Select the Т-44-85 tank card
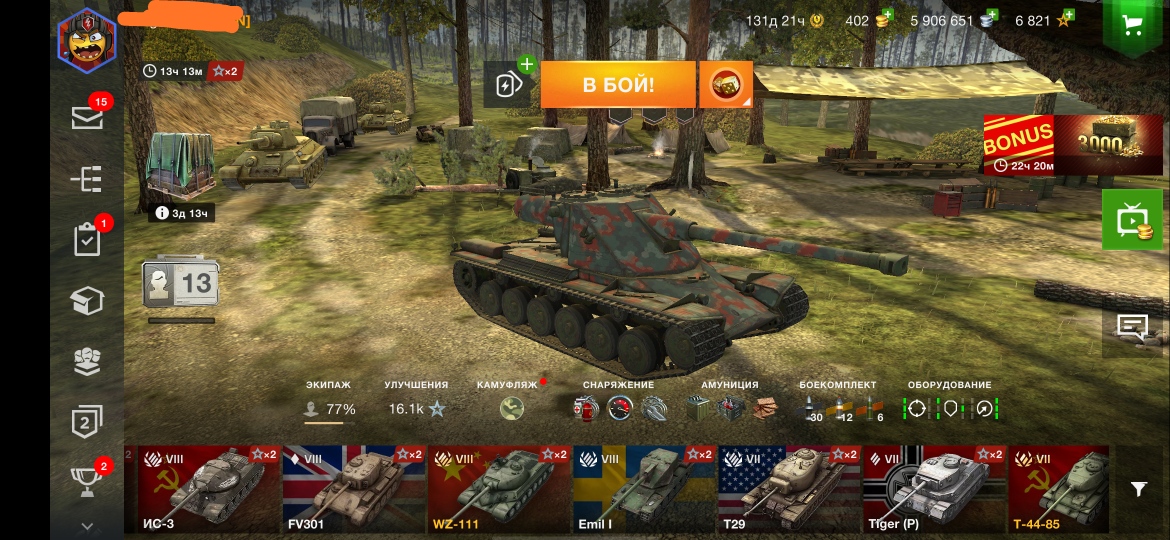Screen dimensions: 1170x540 1058,489
